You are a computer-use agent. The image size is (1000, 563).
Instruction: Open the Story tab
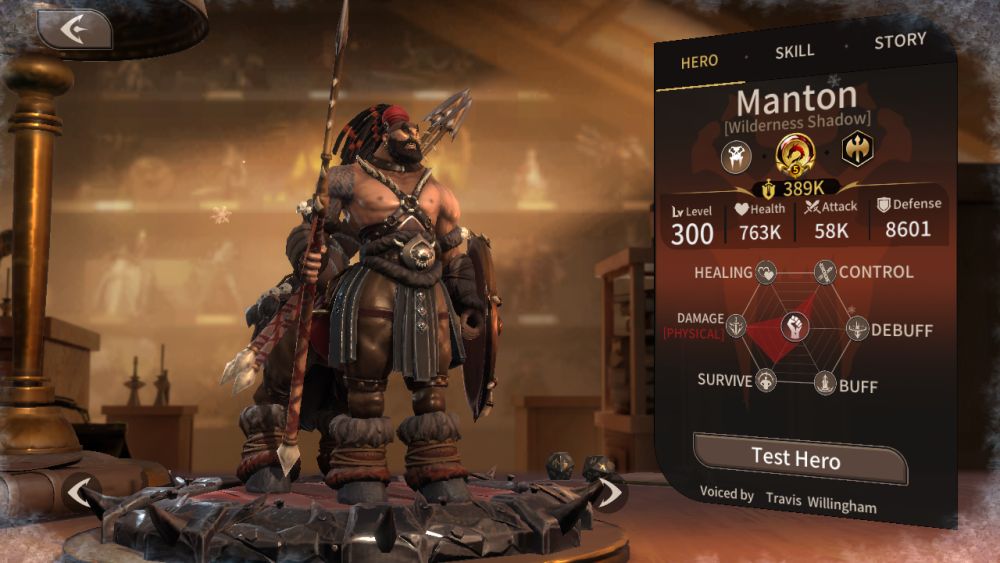coord(899,42)
